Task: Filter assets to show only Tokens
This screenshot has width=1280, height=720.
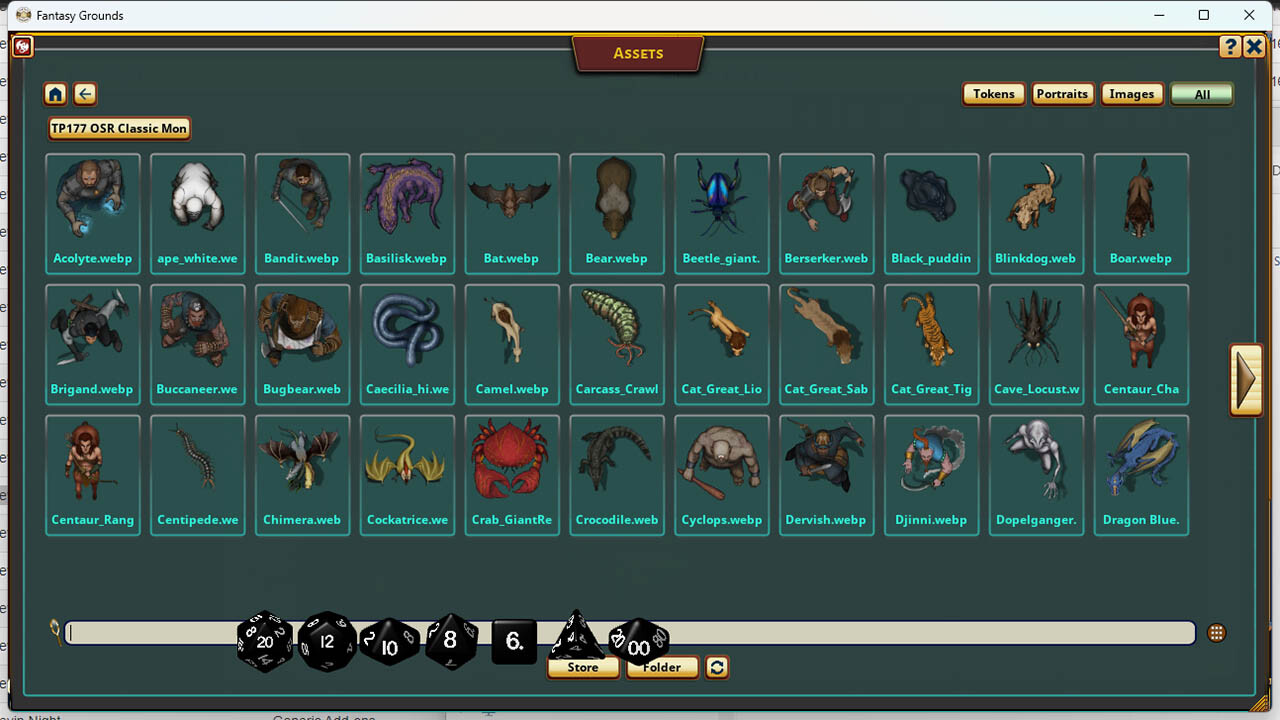Action: pos(993,93)
